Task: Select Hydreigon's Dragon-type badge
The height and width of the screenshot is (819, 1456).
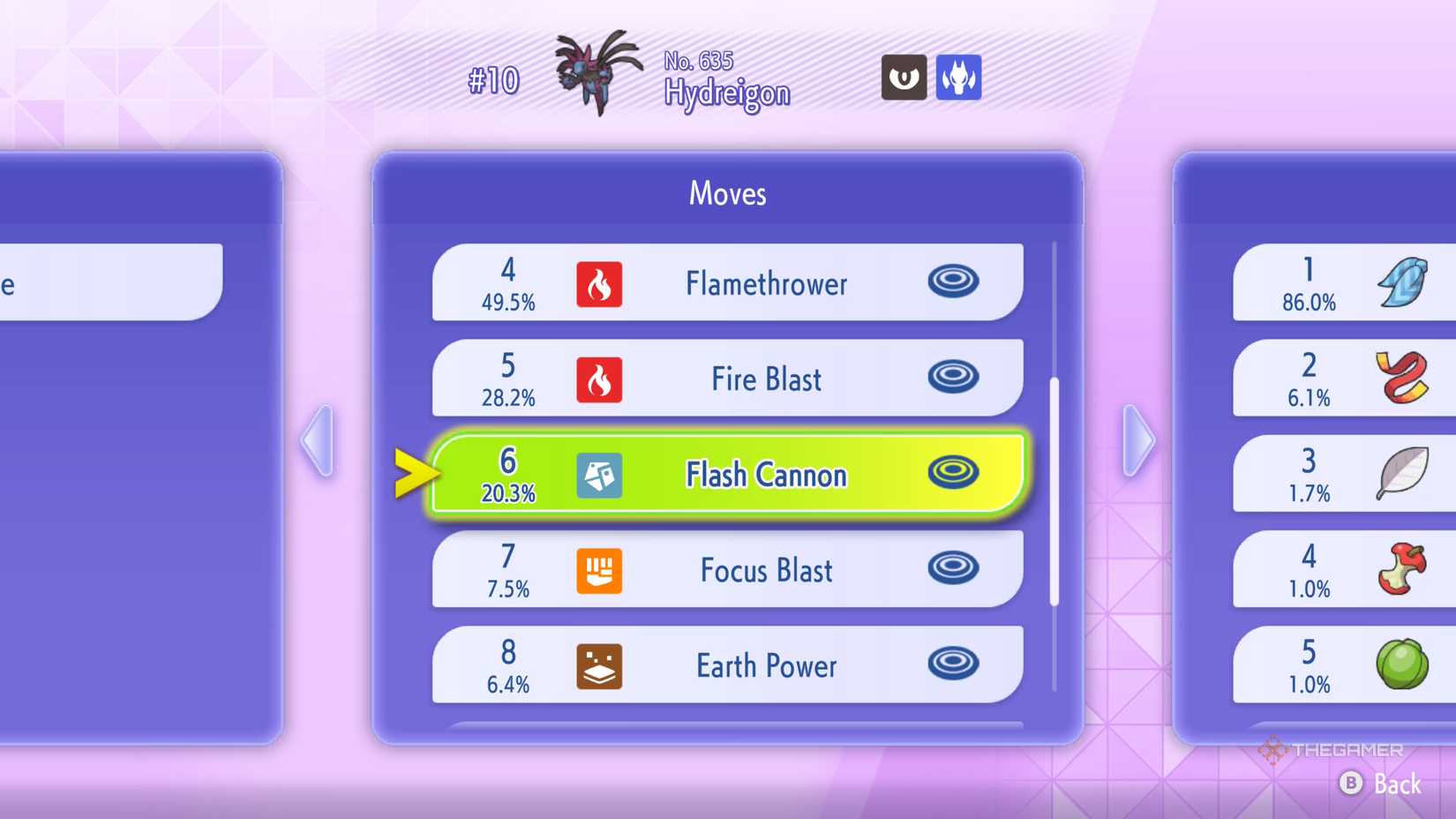Action: pyautogui.click(x=959, y=78)
